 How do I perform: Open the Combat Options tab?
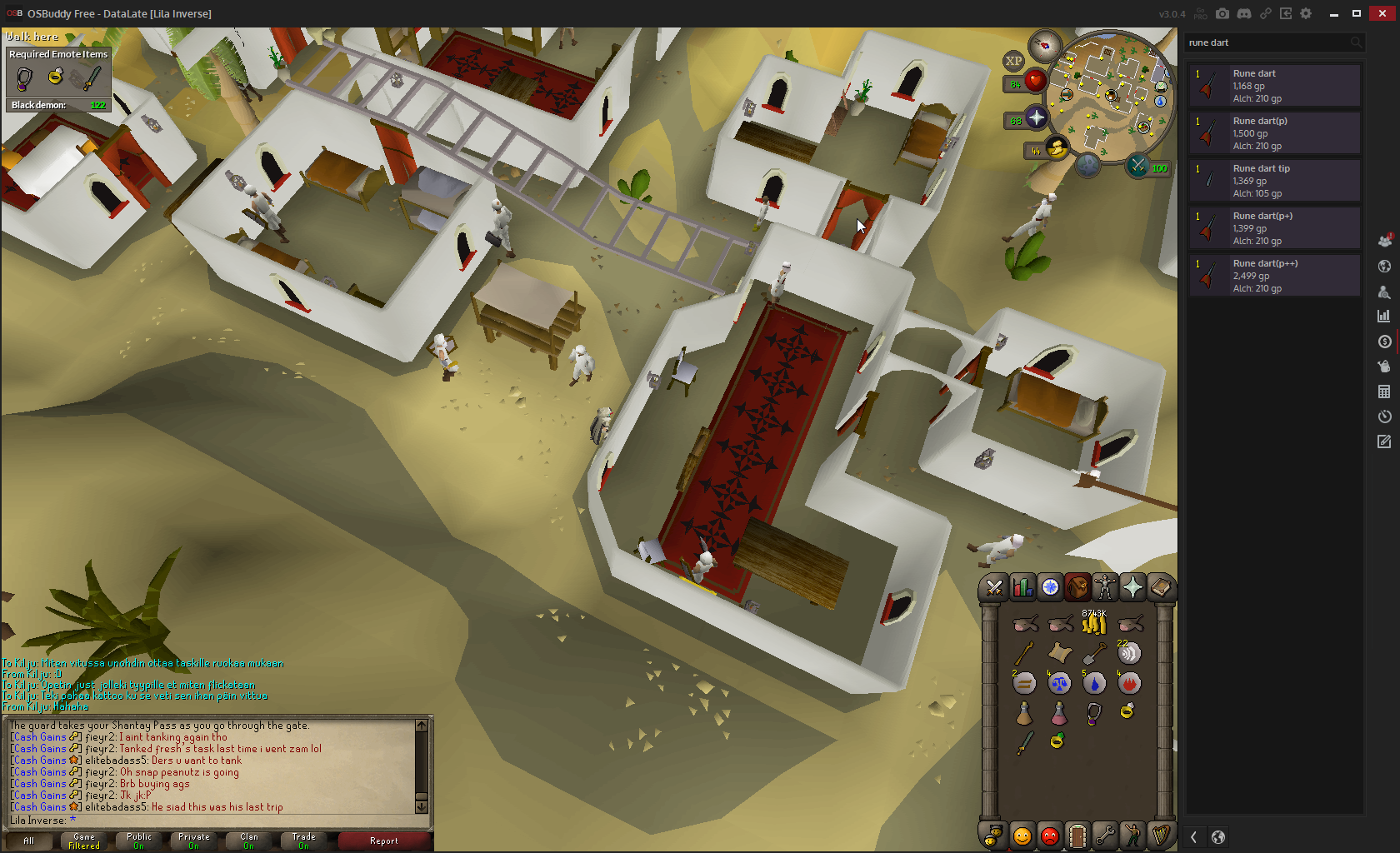tap(993, 588)
